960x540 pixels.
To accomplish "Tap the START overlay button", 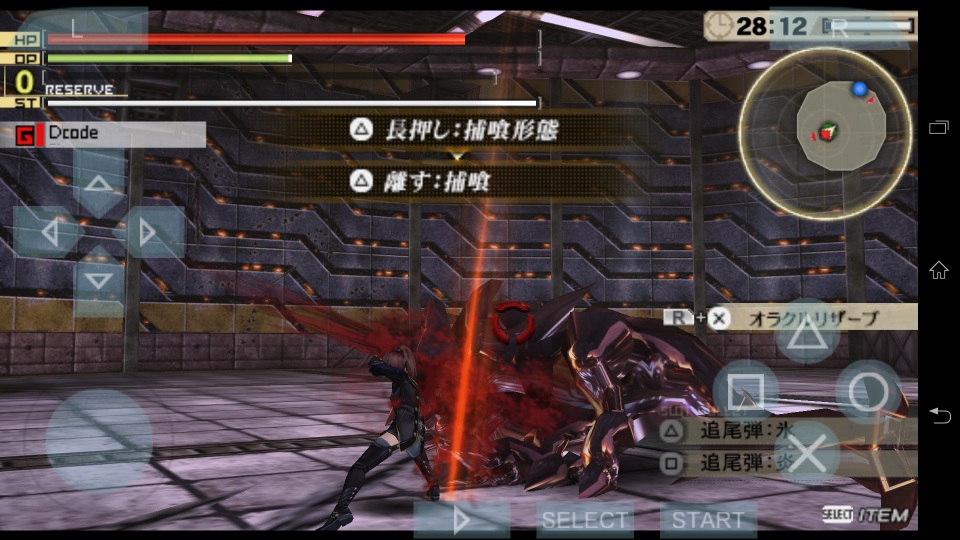I will tap(708, 520).
